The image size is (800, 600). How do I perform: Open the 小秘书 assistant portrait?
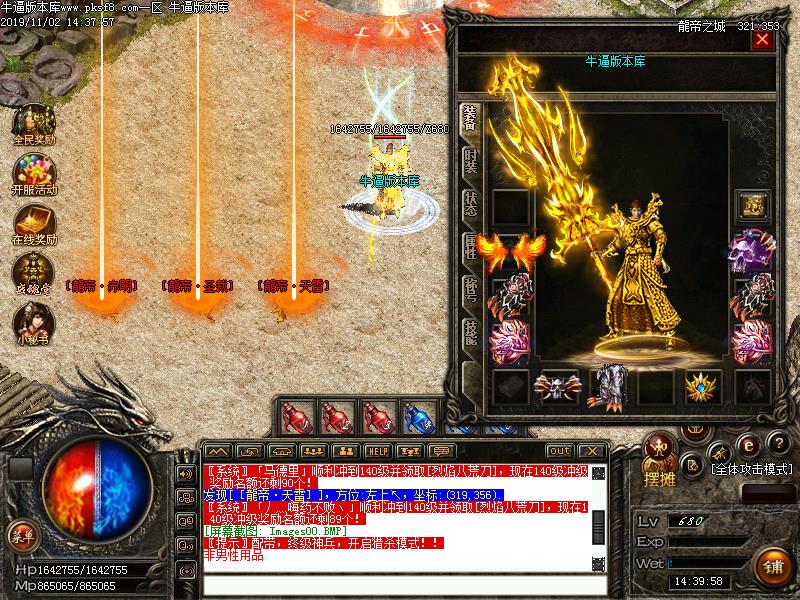tap(33, 322)
